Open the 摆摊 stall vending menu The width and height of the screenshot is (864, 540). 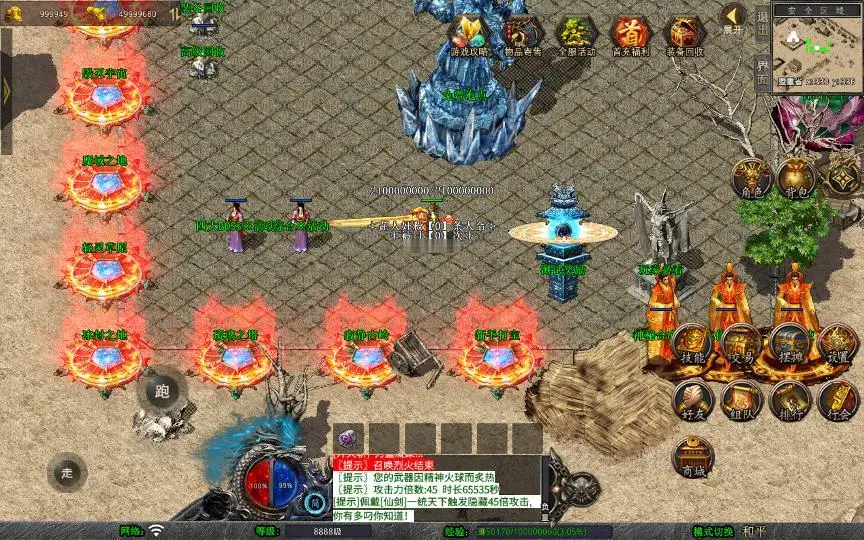(x=790, y=345)
